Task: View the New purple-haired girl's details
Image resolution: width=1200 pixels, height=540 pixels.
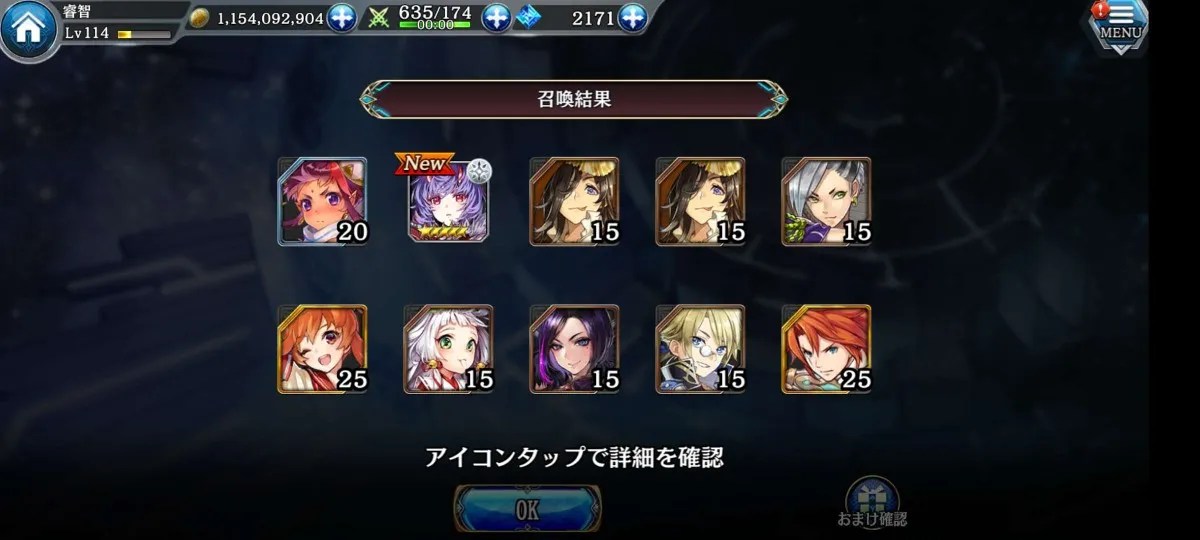Action: 448,202
